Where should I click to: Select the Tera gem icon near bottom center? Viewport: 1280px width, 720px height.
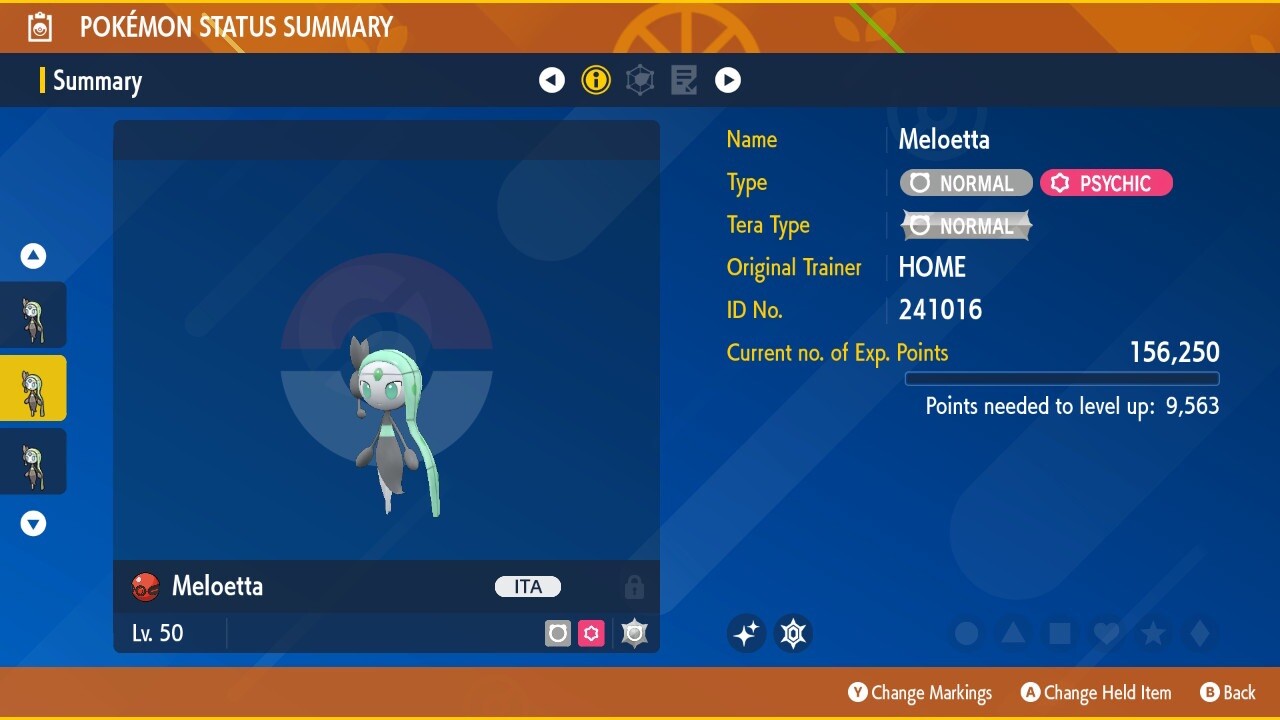pyautogui.click(x=793, y=633)
